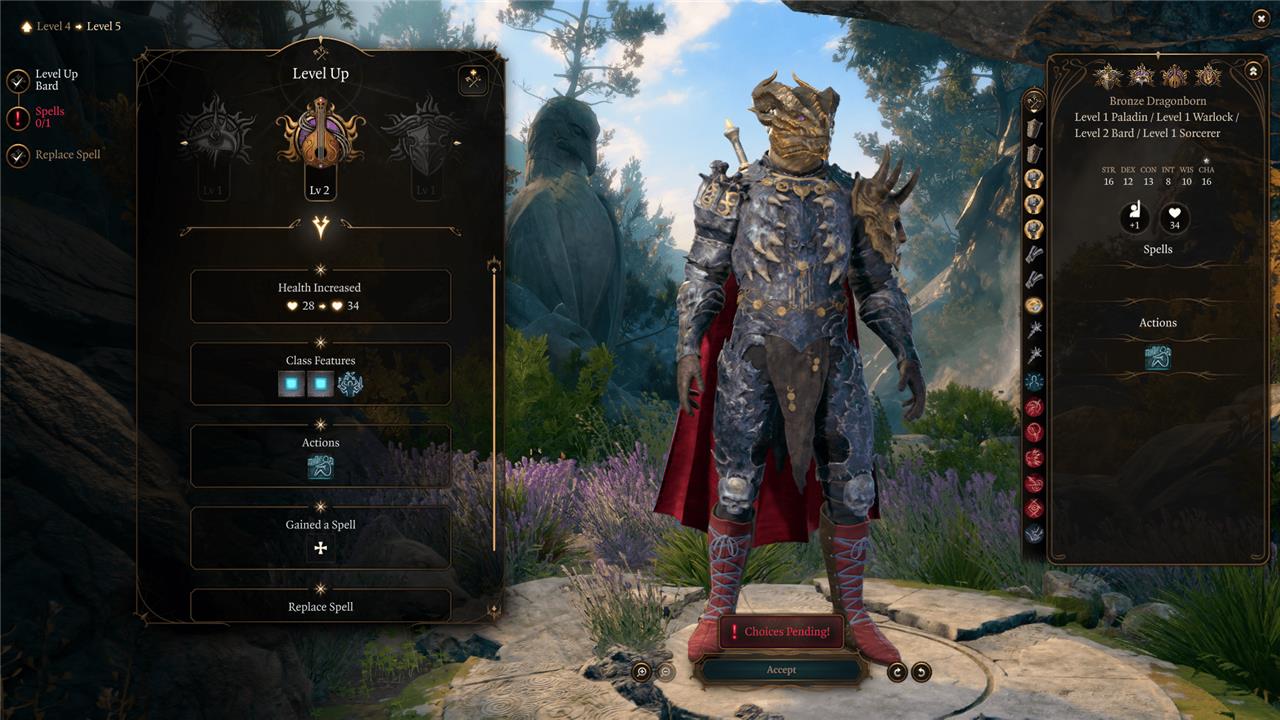
Task: Show the Health Increased details
Action: 320,296
